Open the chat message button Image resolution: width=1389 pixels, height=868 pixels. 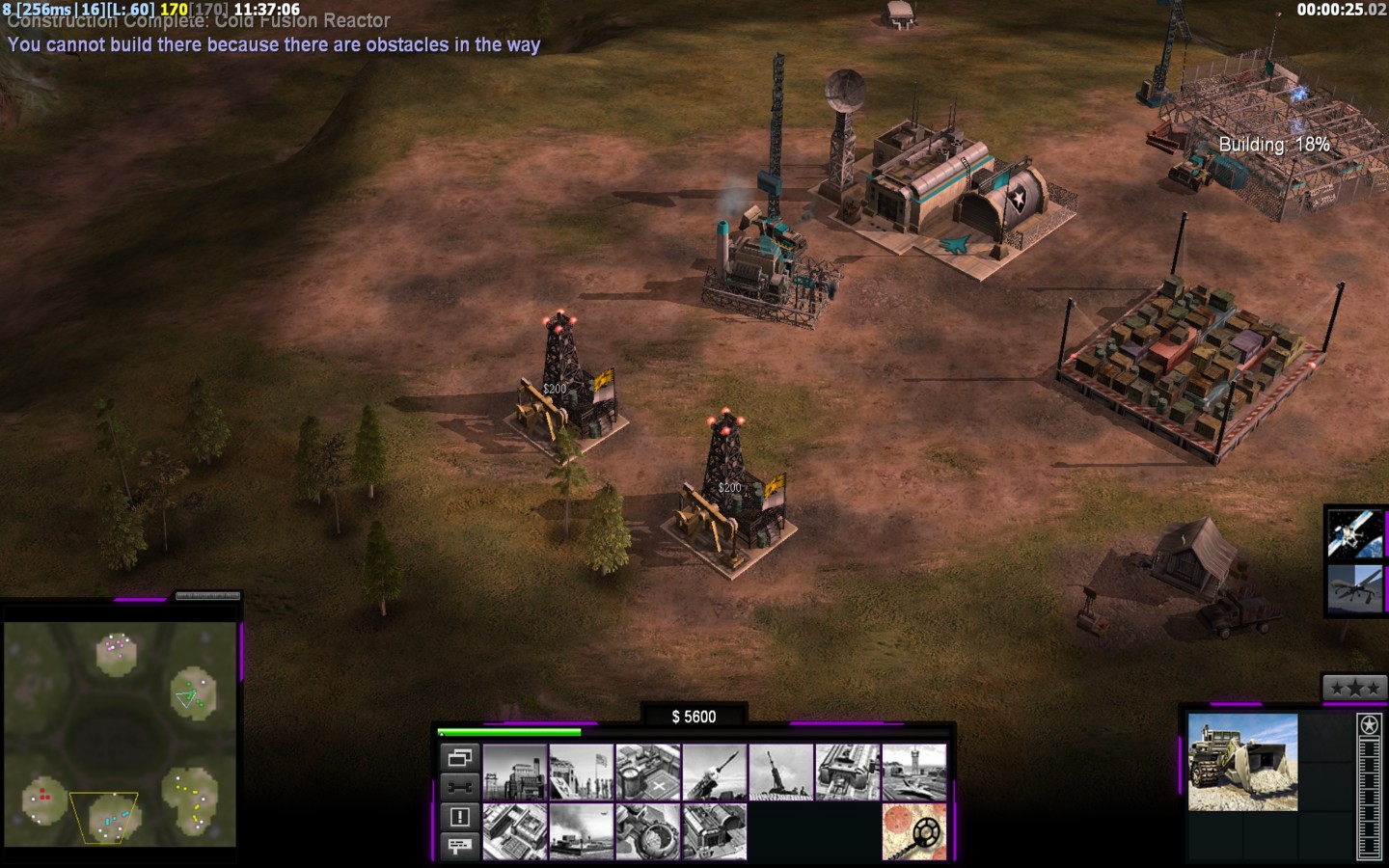point(460,846)
